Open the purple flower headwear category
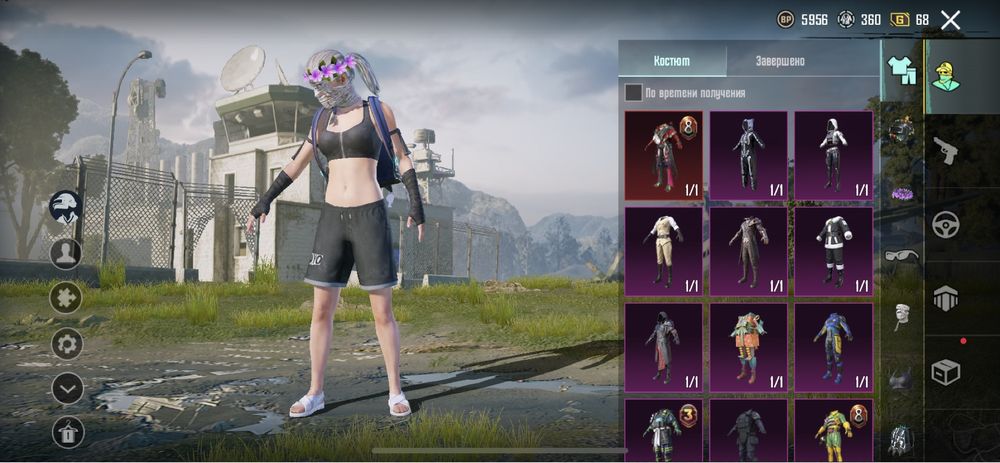 click(x=902, y=193)
